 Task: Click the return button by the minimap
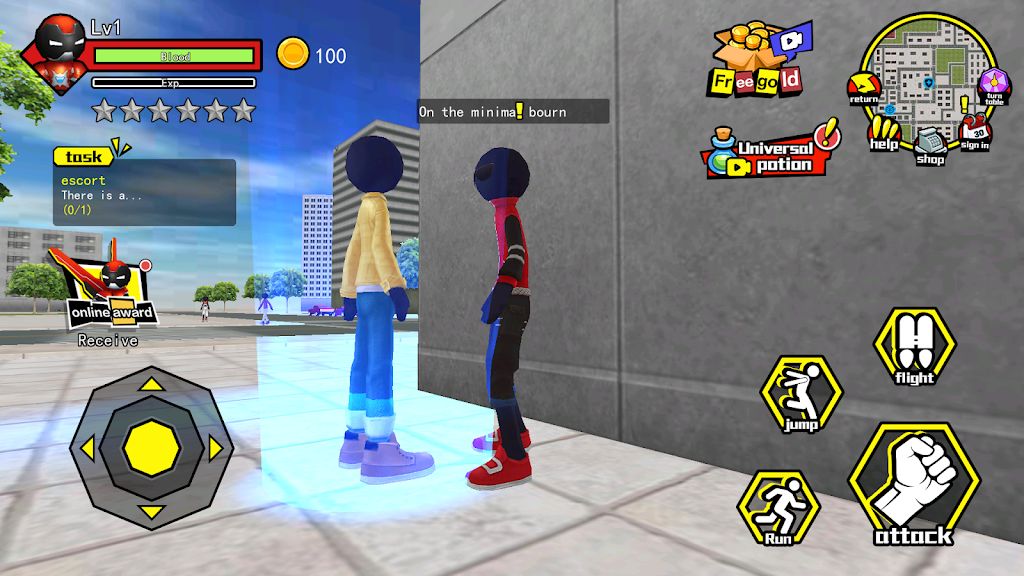point(863,89)
